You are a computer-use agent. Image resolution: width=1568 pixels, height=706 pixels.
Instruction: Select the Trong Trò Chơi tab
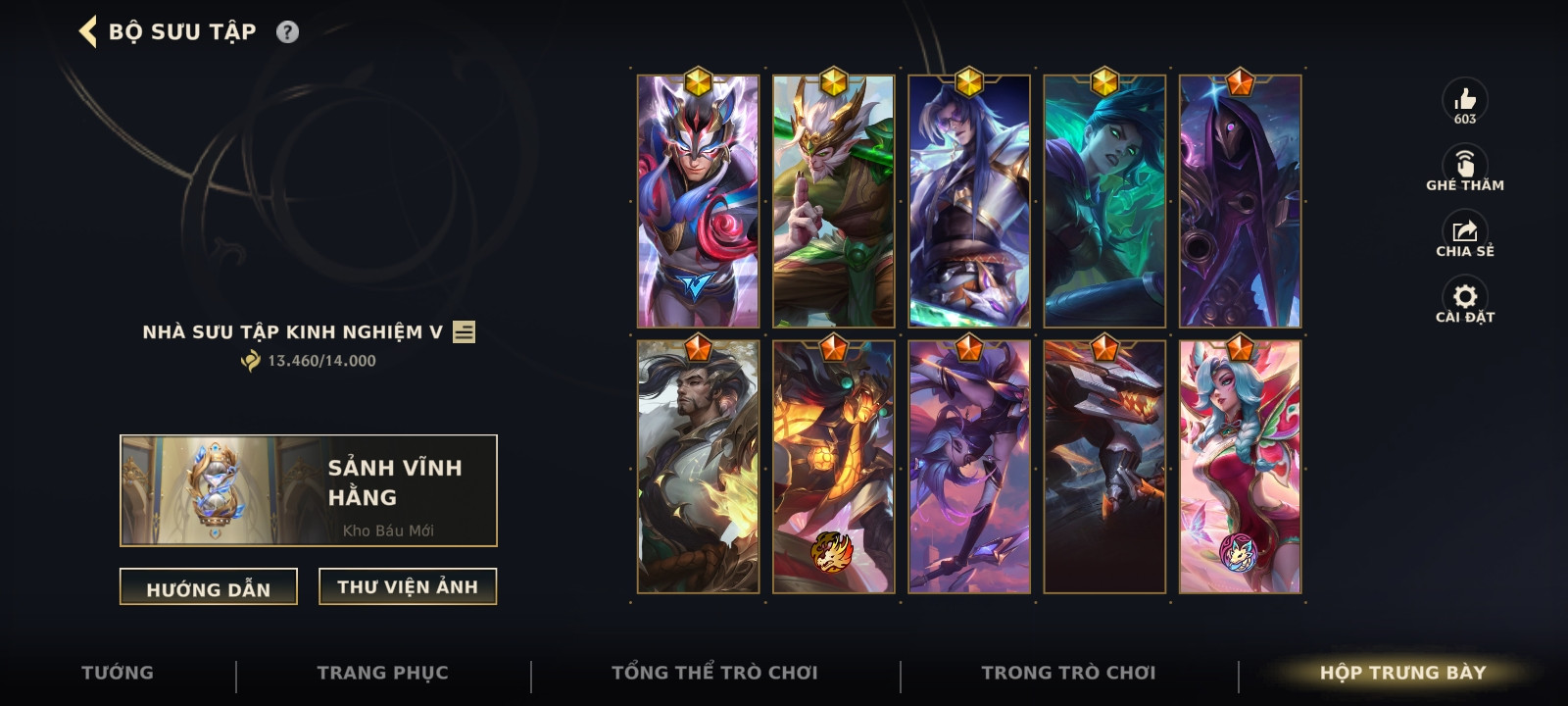(1069, 673)
